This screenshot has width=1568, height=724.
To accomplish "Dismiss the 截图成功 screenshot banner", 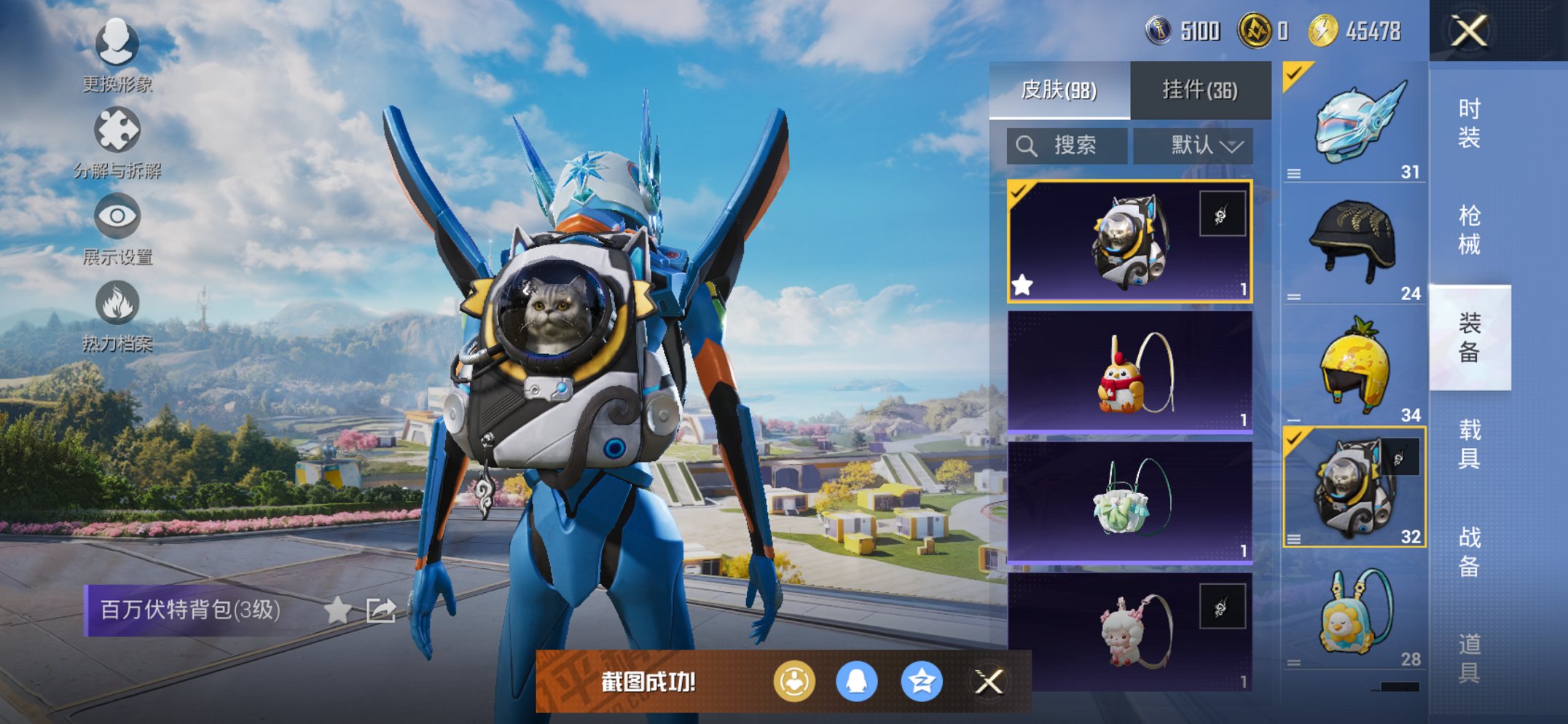I will click(x=989, y=682).
